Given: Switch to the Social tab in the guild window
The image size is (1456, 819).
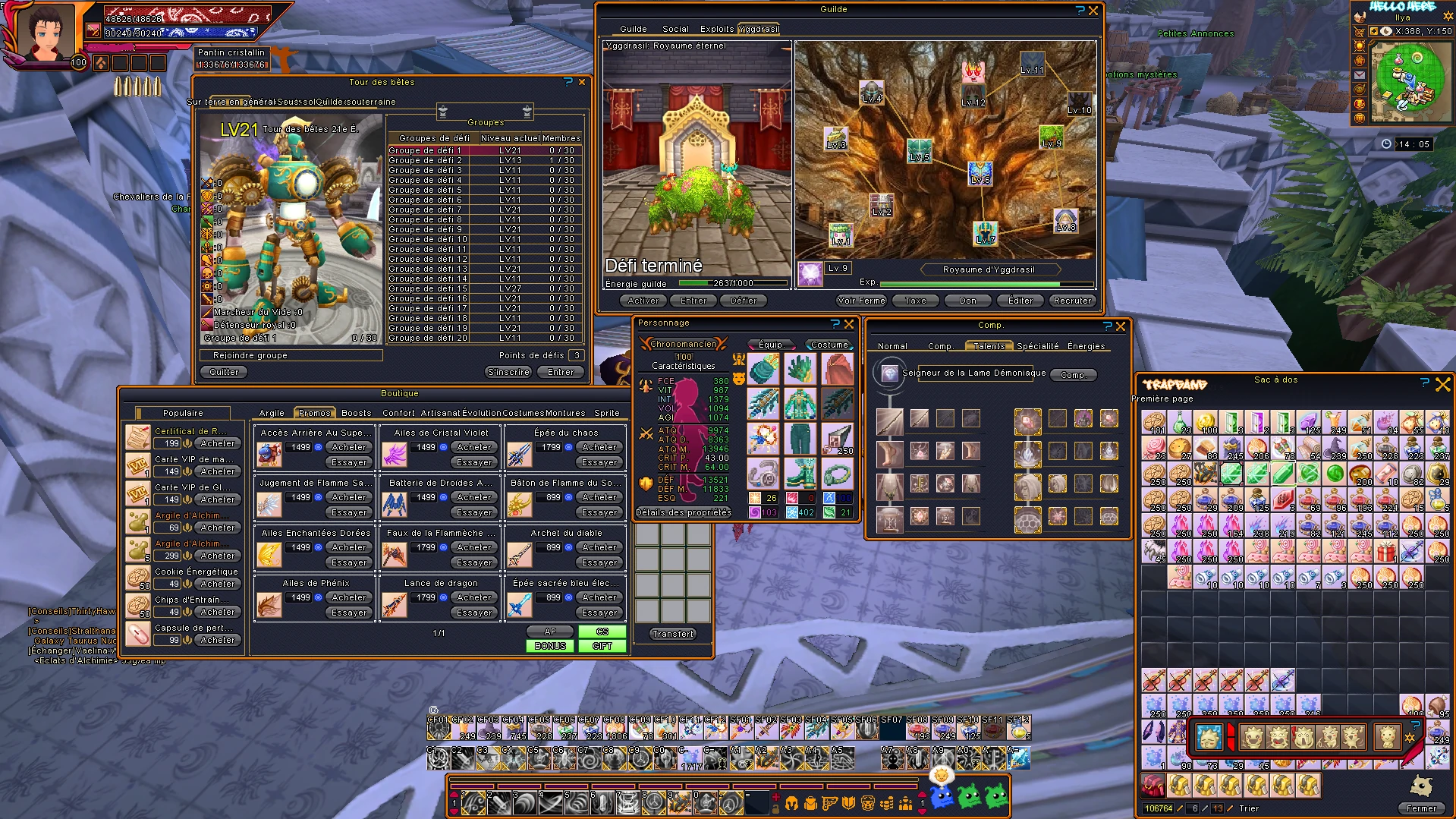Looking at the screenshot, I should point(675,29).
